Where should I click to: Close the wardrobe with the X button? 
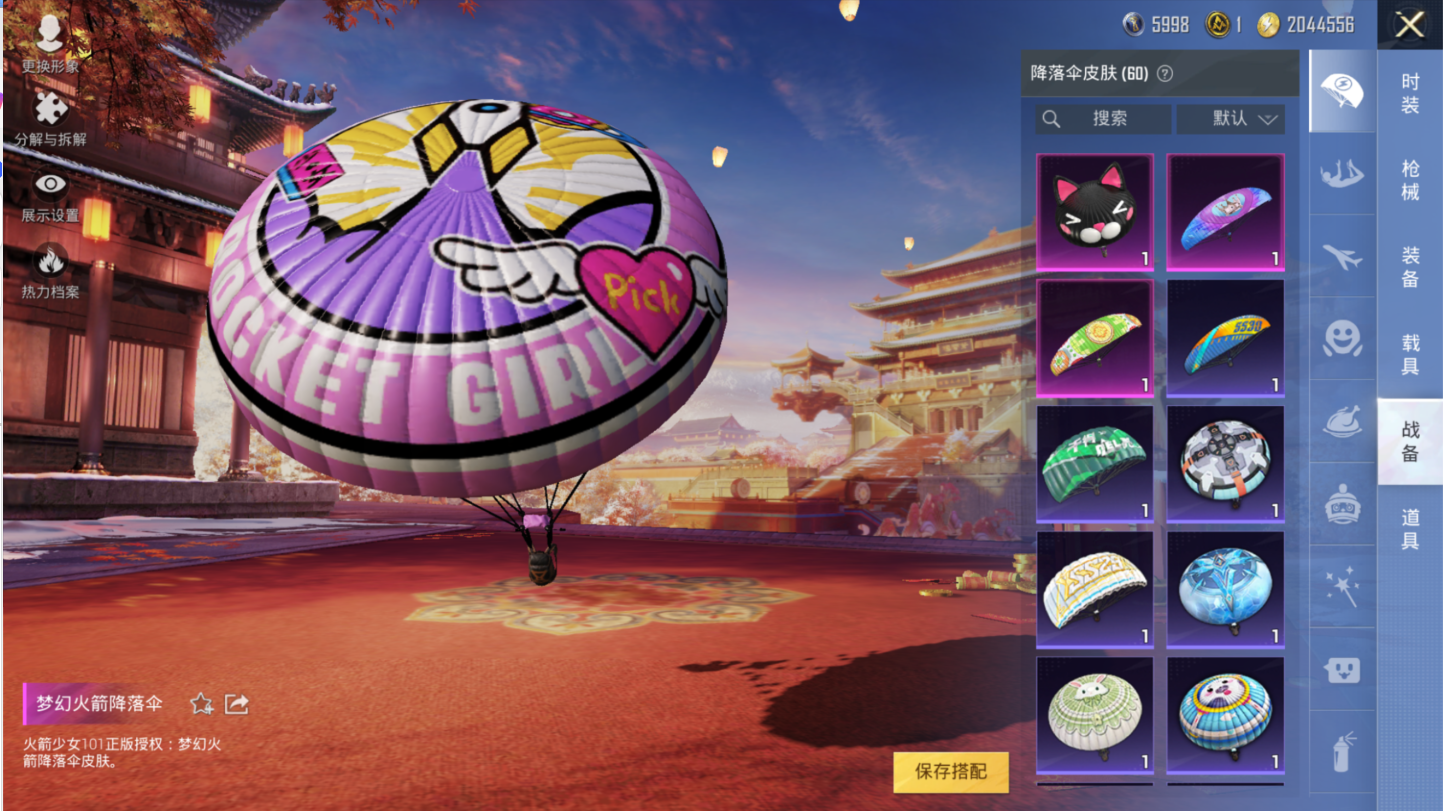coord(1409,24)
